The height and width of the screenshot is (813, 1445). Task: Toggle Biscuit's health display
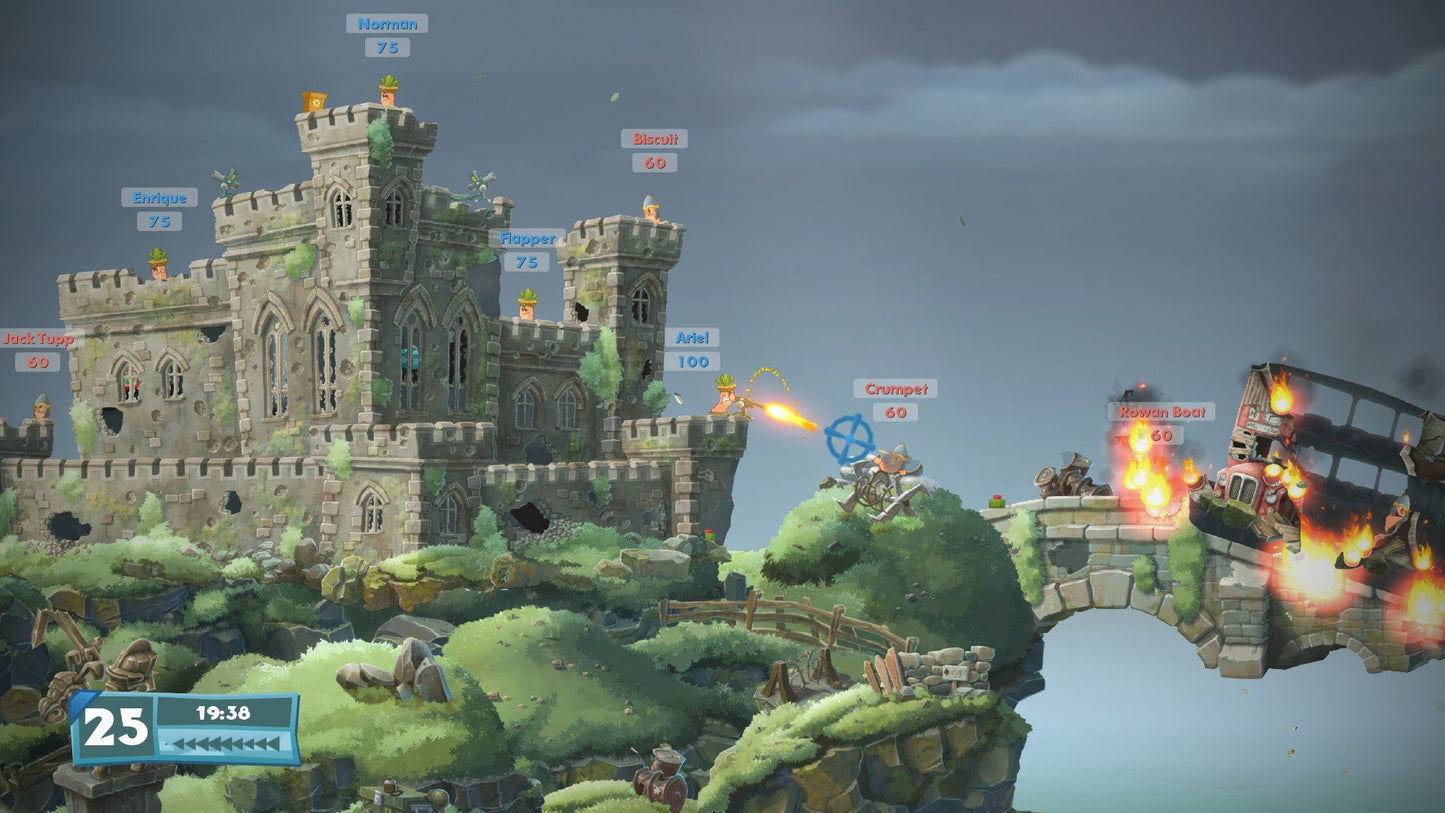pyautogui.click(x=653, y=161)
